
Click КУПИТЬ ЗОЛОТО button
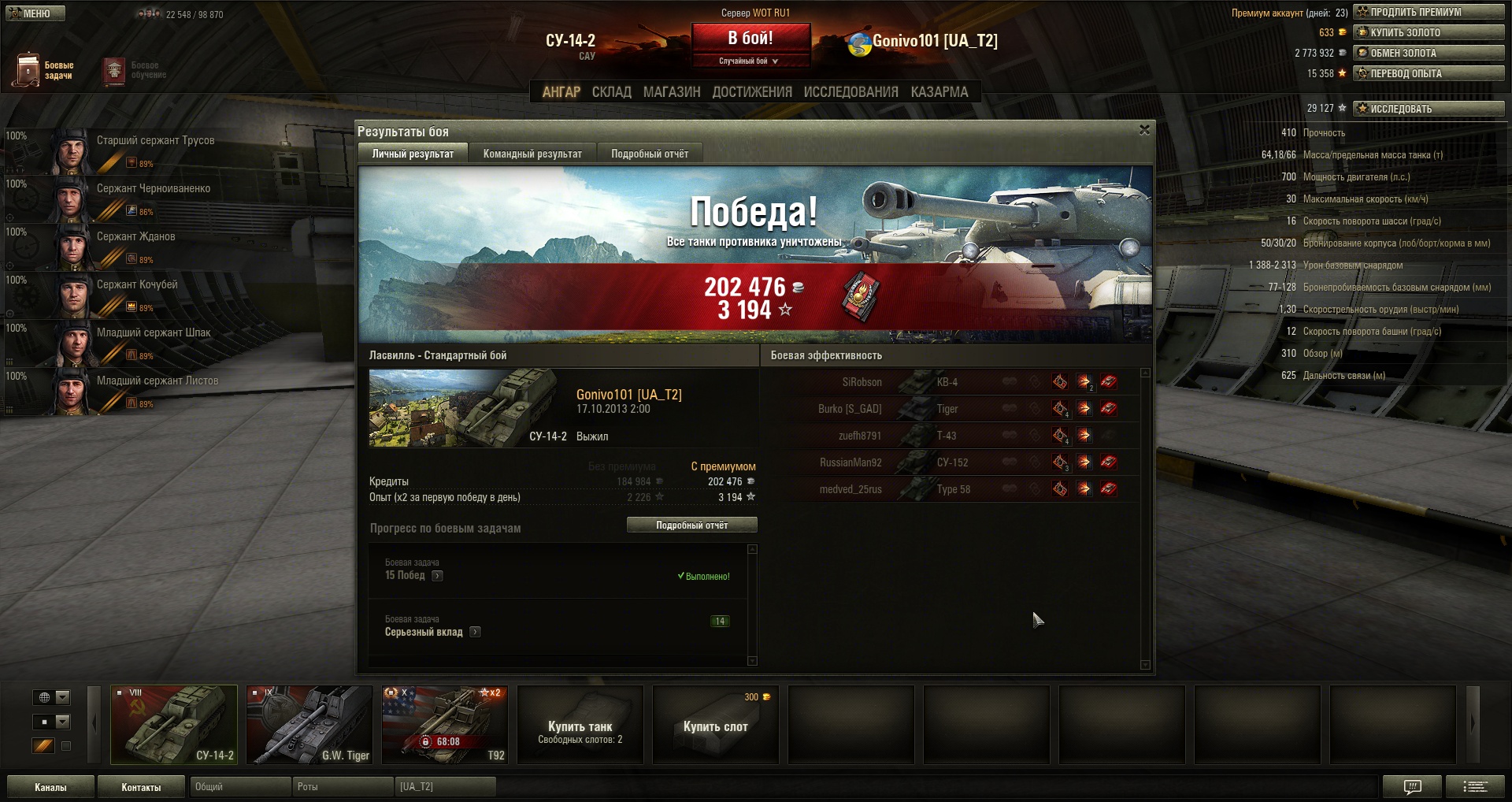[x=1429, y=32]
